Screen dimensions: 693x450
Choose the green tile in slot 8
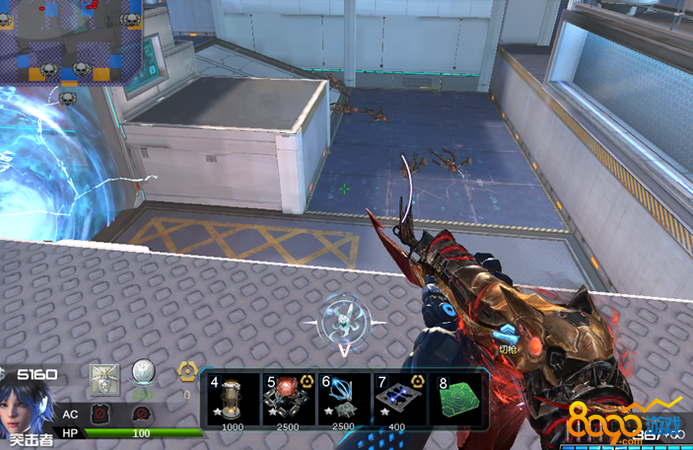point(456,400)
